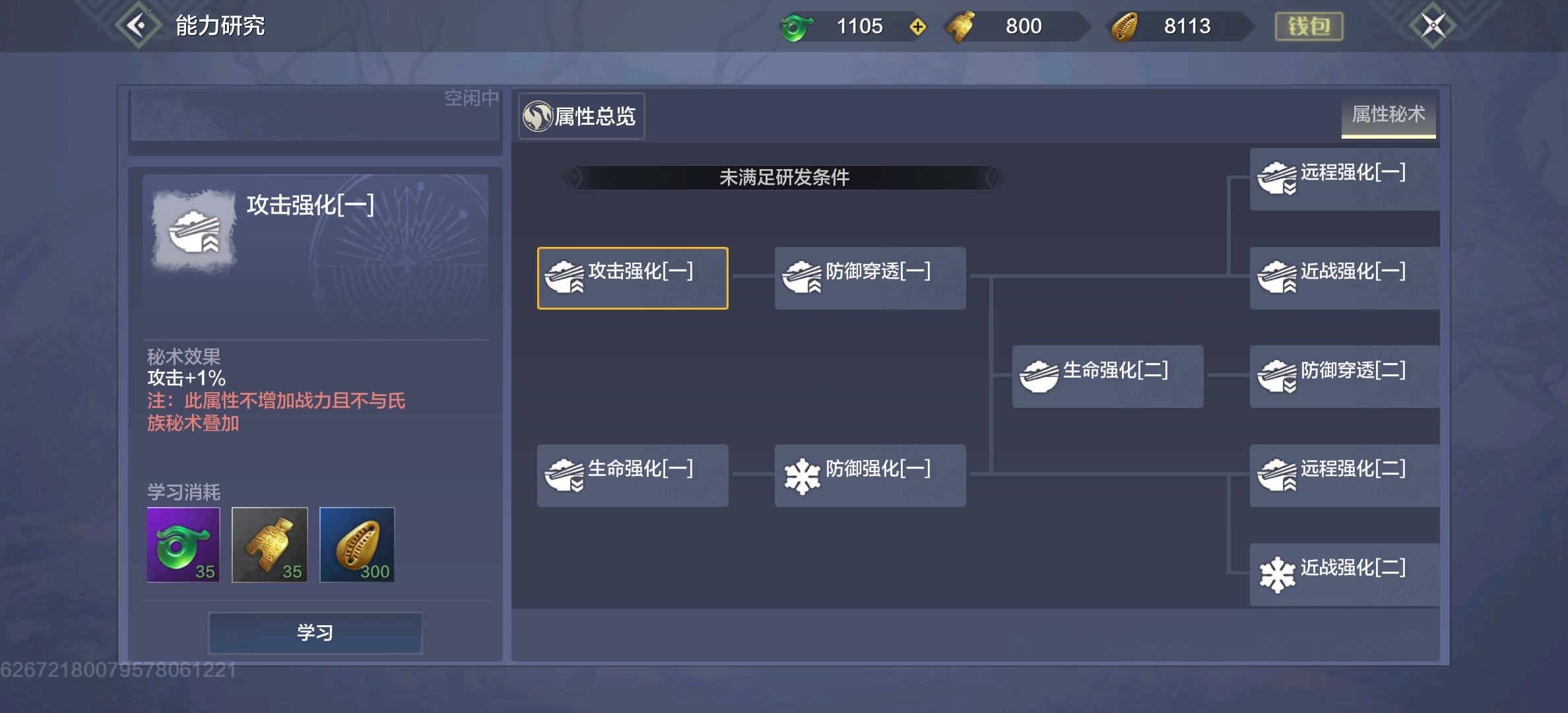Click the jade currency icon in top bar

tap(797, 26)
